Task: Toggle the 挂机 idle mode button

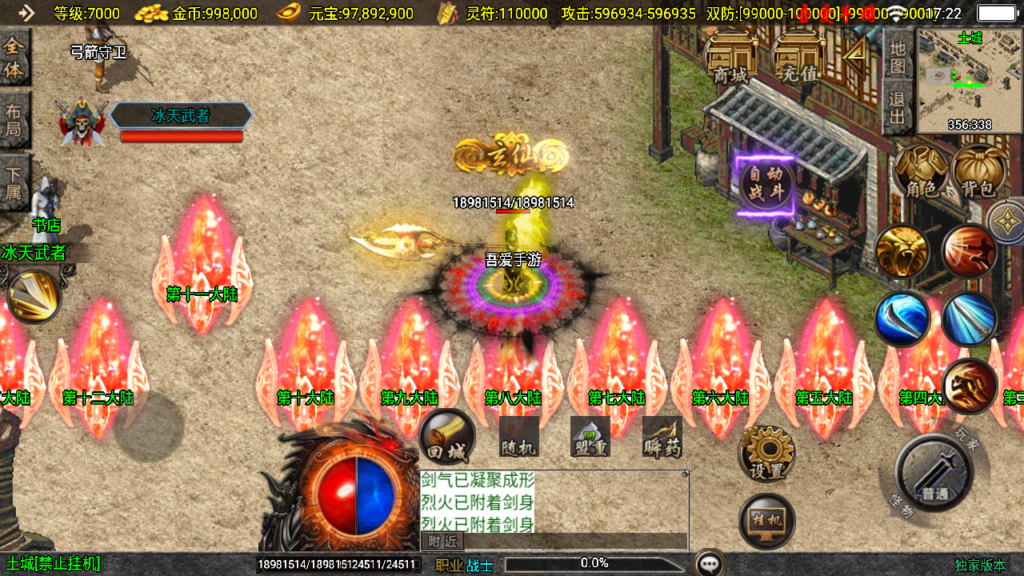Action: click(x=767, y=521)
